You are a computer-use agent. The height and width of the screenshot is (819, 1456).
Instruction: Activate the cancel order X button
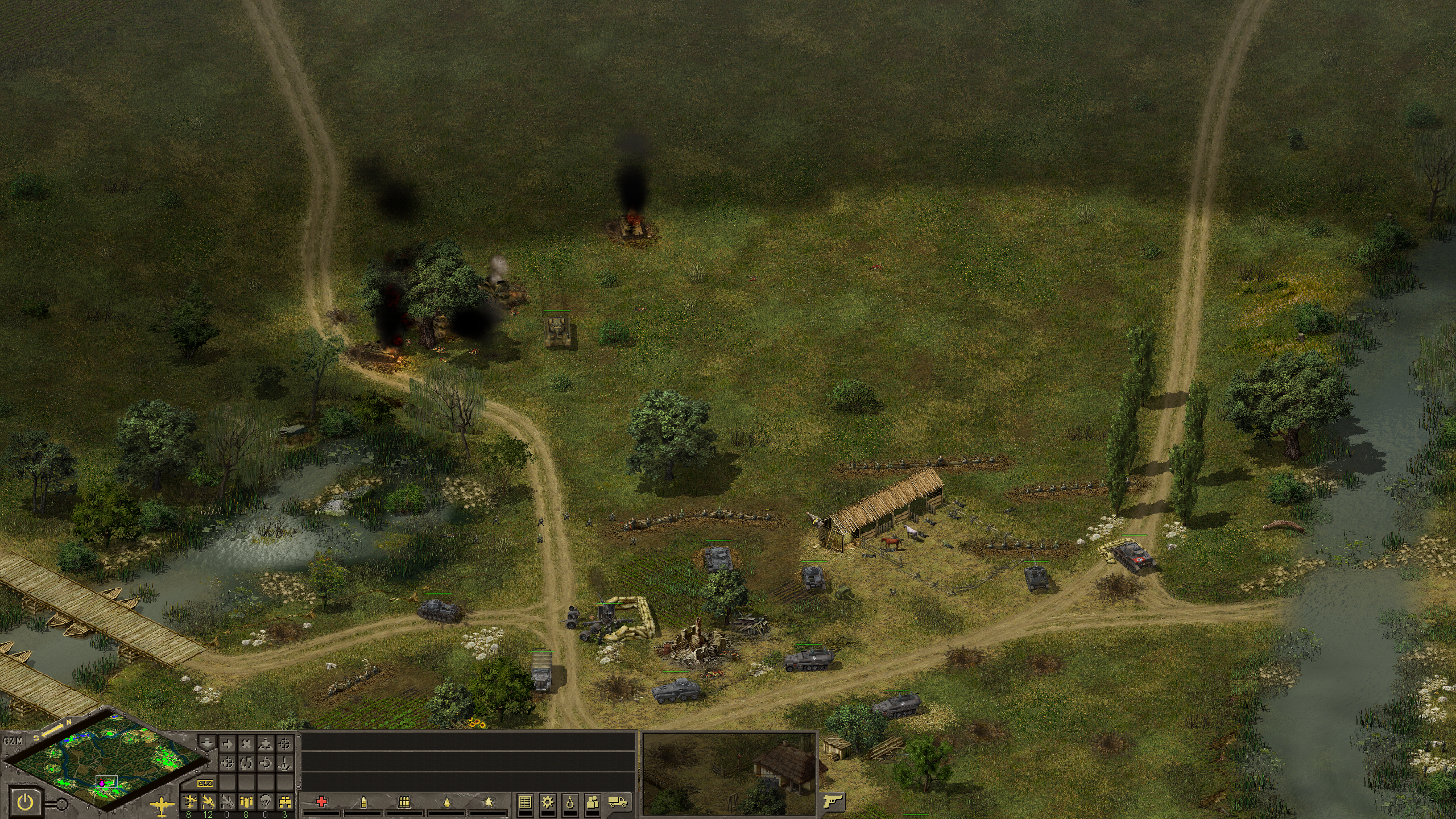tap(247, 743)
